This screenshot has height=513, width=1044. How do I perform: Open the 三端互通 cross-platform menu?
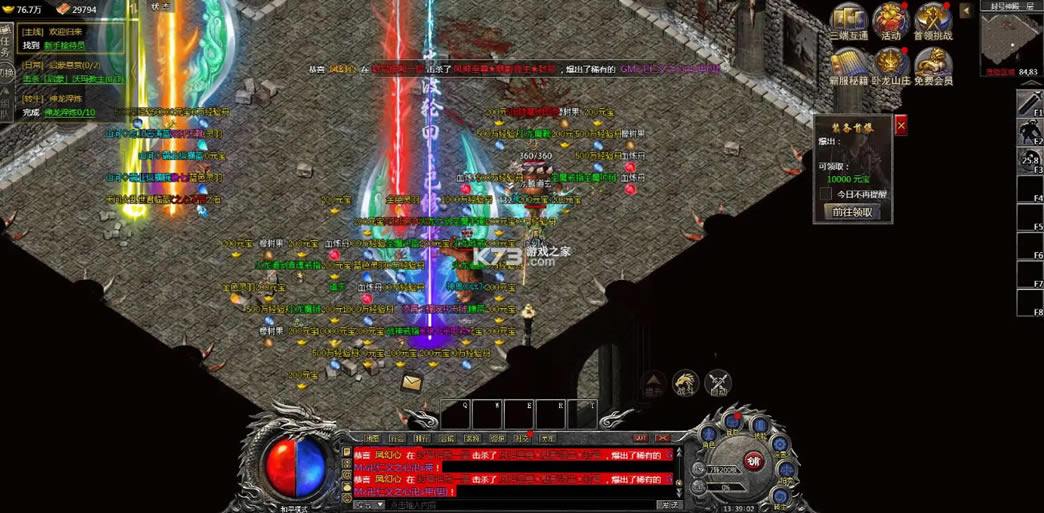click(848, 22)
